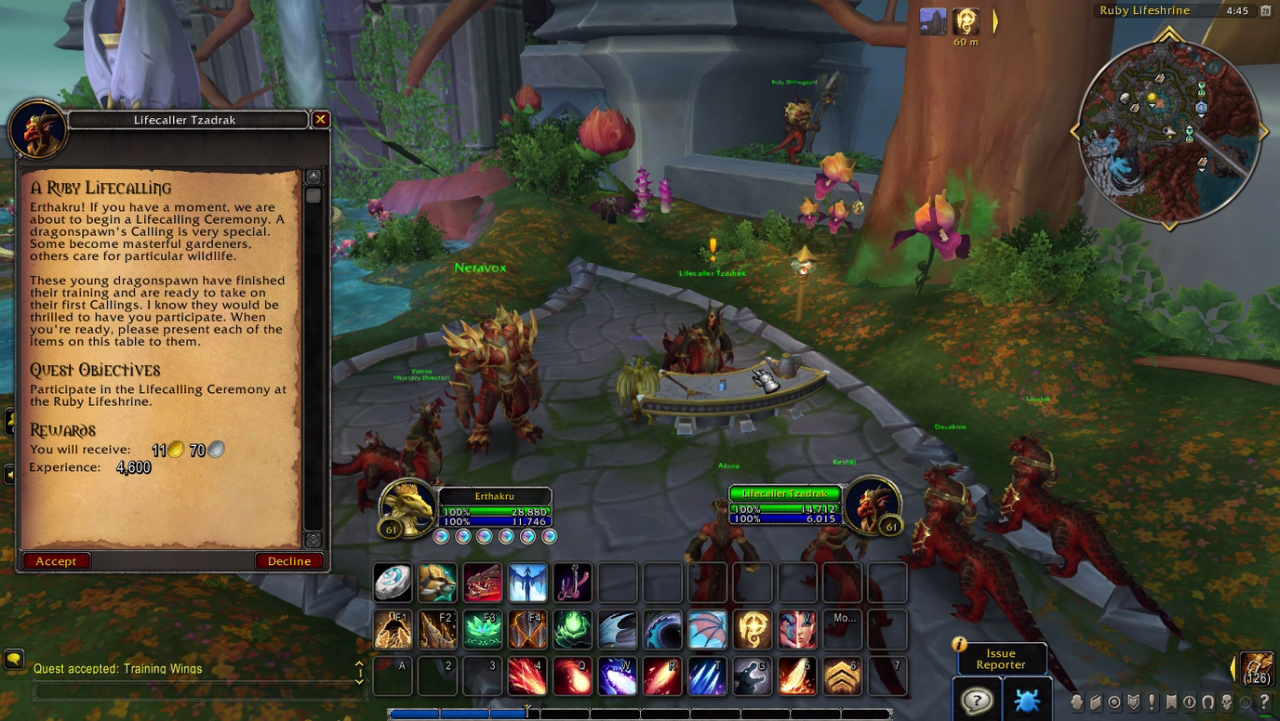Viewport: 1280px width, 721px height.
Task: Use the white hearthstone item slot
Action: (393, 583)
